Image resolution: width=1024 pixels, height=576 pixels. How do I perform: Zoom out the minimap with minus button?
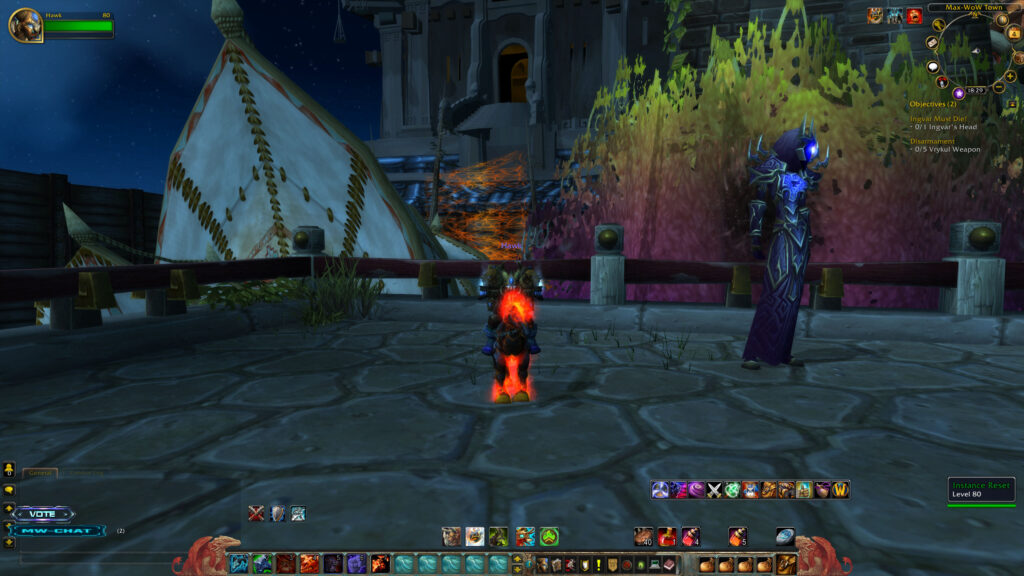click(x=999, y=88)
